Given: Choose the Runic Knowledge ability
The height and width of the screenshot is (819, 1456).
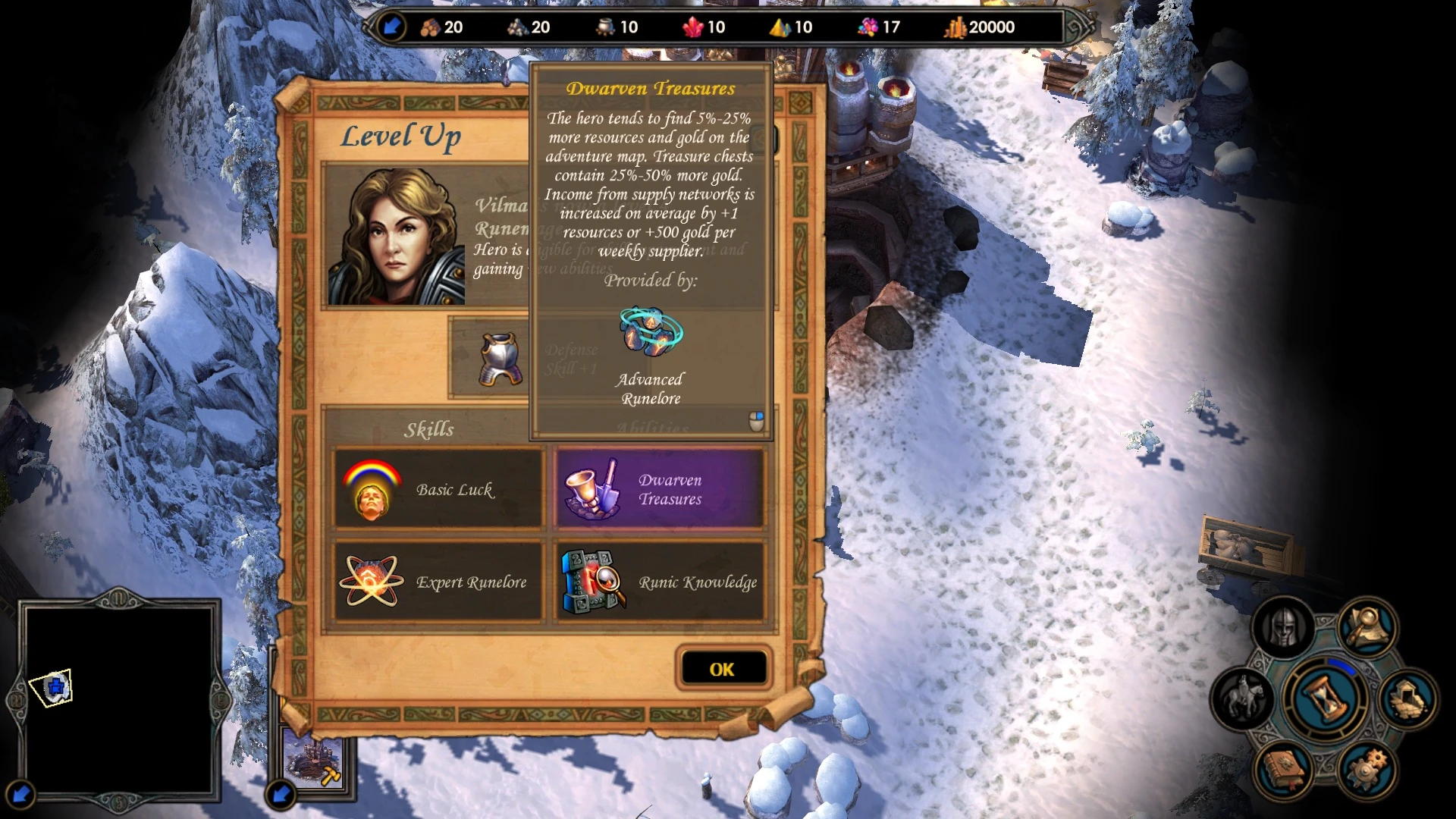Looking at the screenshot, I should coord(660,582).
